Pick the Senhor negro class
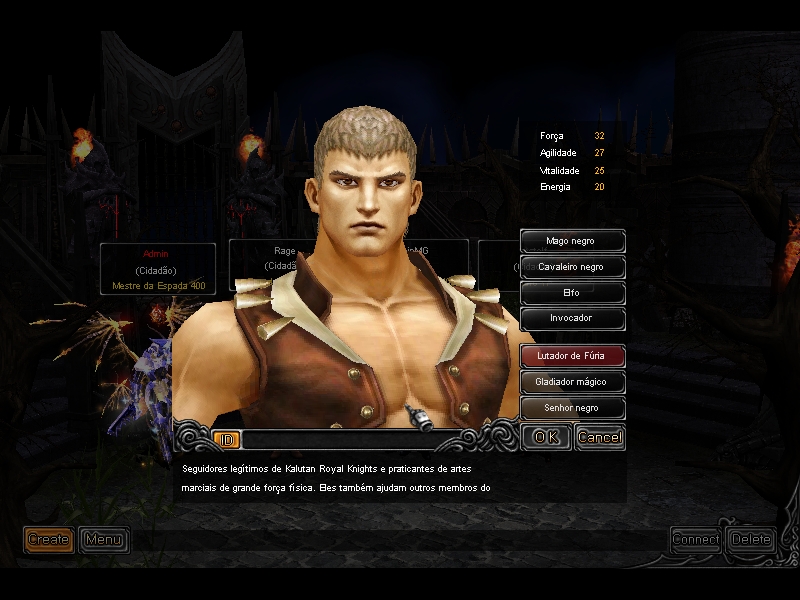This screenshot has width=800, height=600. pyautogui.click(x=573, y=408)
